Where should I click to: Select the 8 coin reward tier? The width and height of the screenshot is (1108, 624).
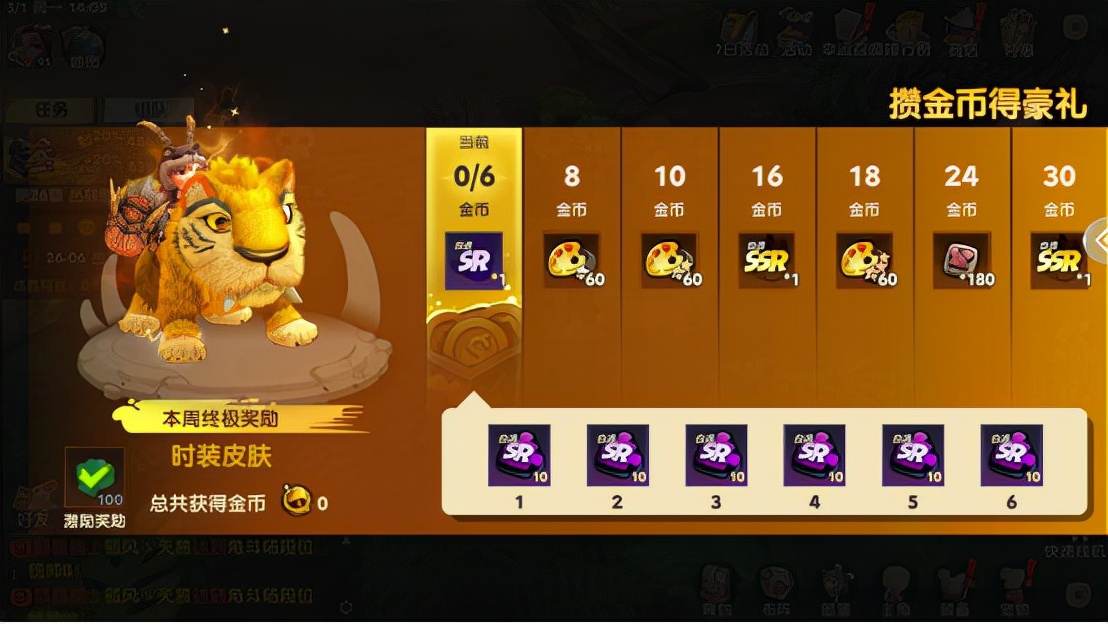coord(572,260)
